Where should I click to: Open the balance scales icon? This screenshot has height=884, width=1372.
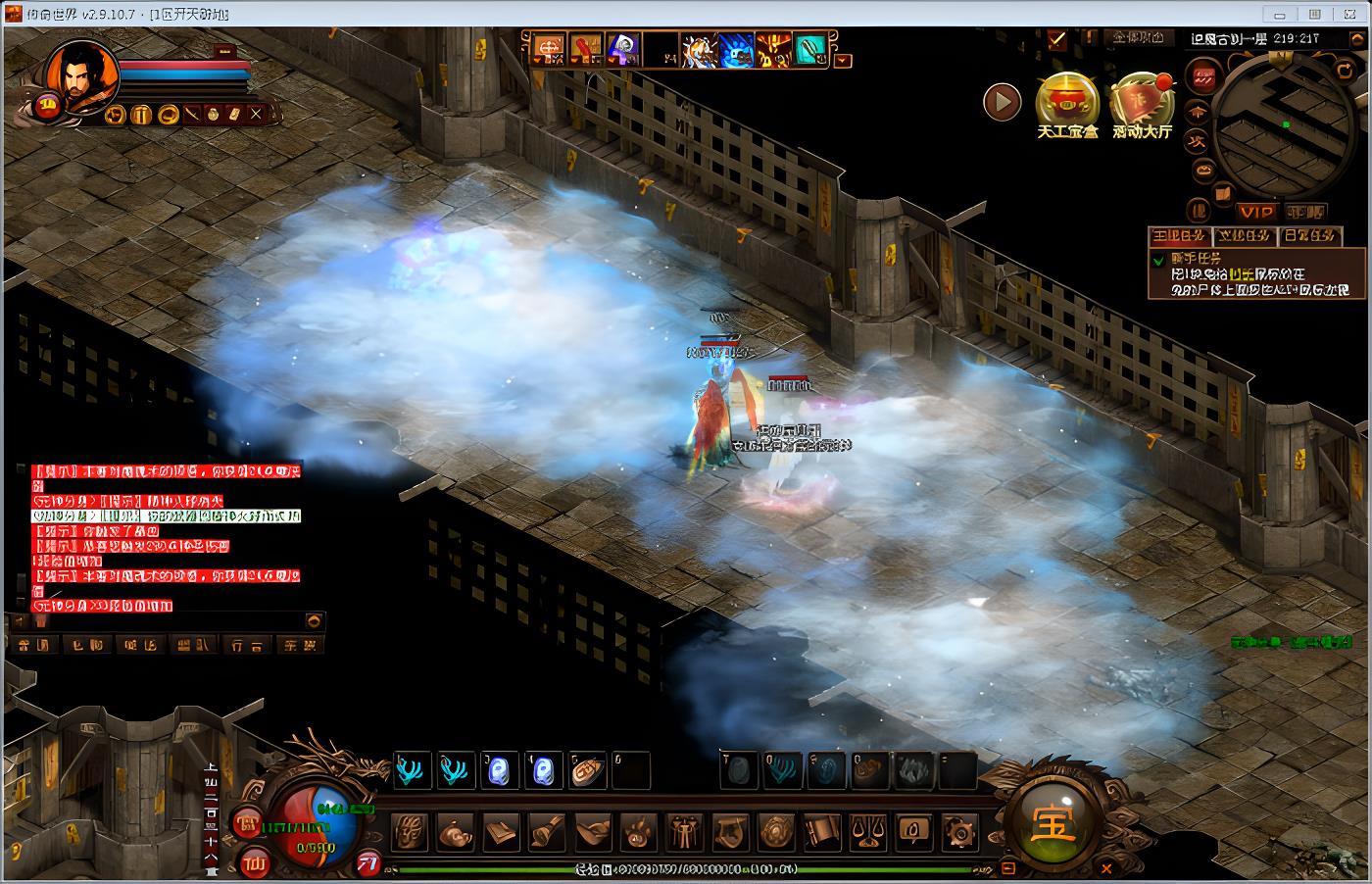point(867,833)
